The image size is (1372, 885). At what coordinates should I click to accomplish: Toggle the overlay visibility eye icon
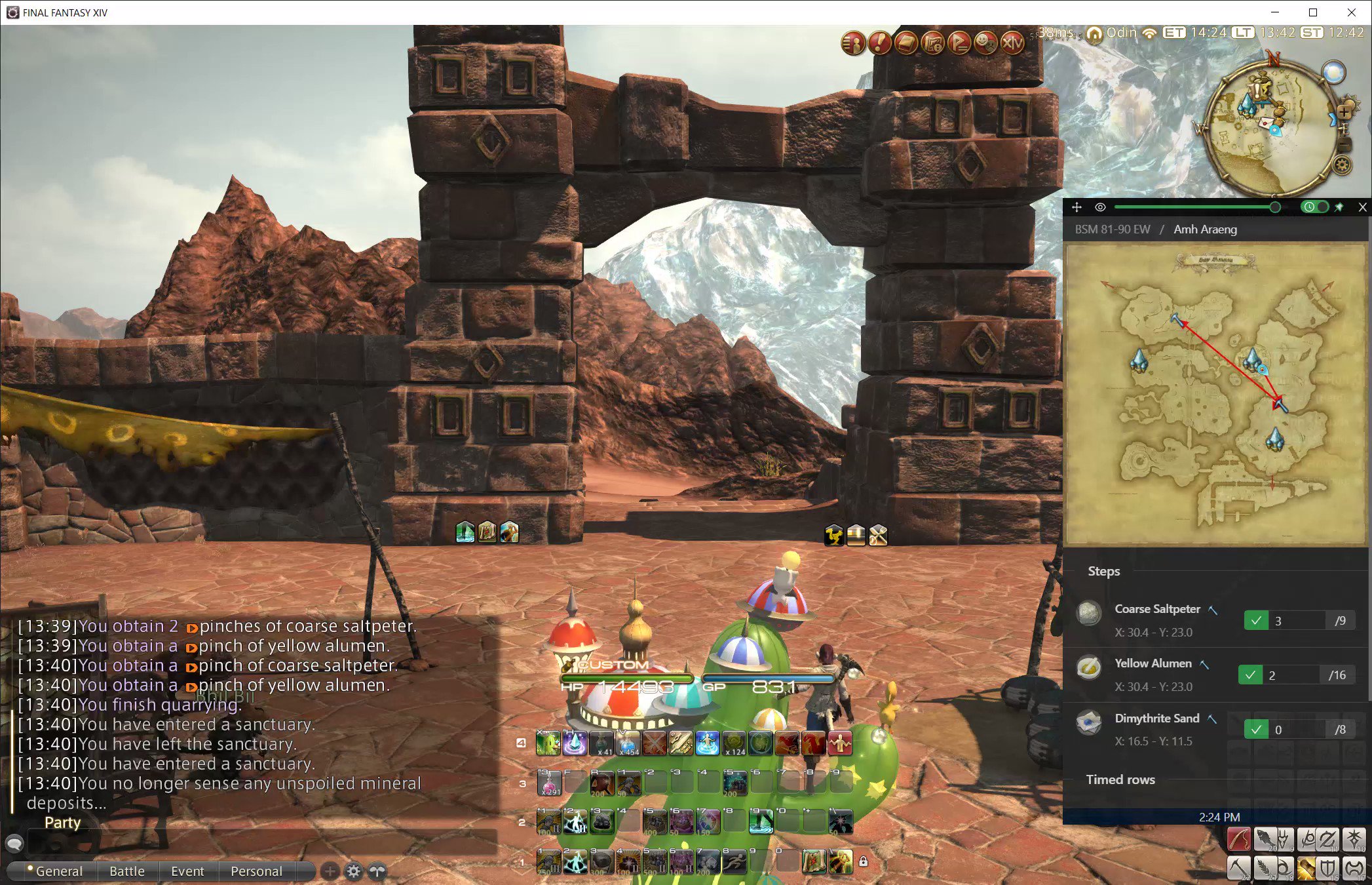tap(1099, 206)
